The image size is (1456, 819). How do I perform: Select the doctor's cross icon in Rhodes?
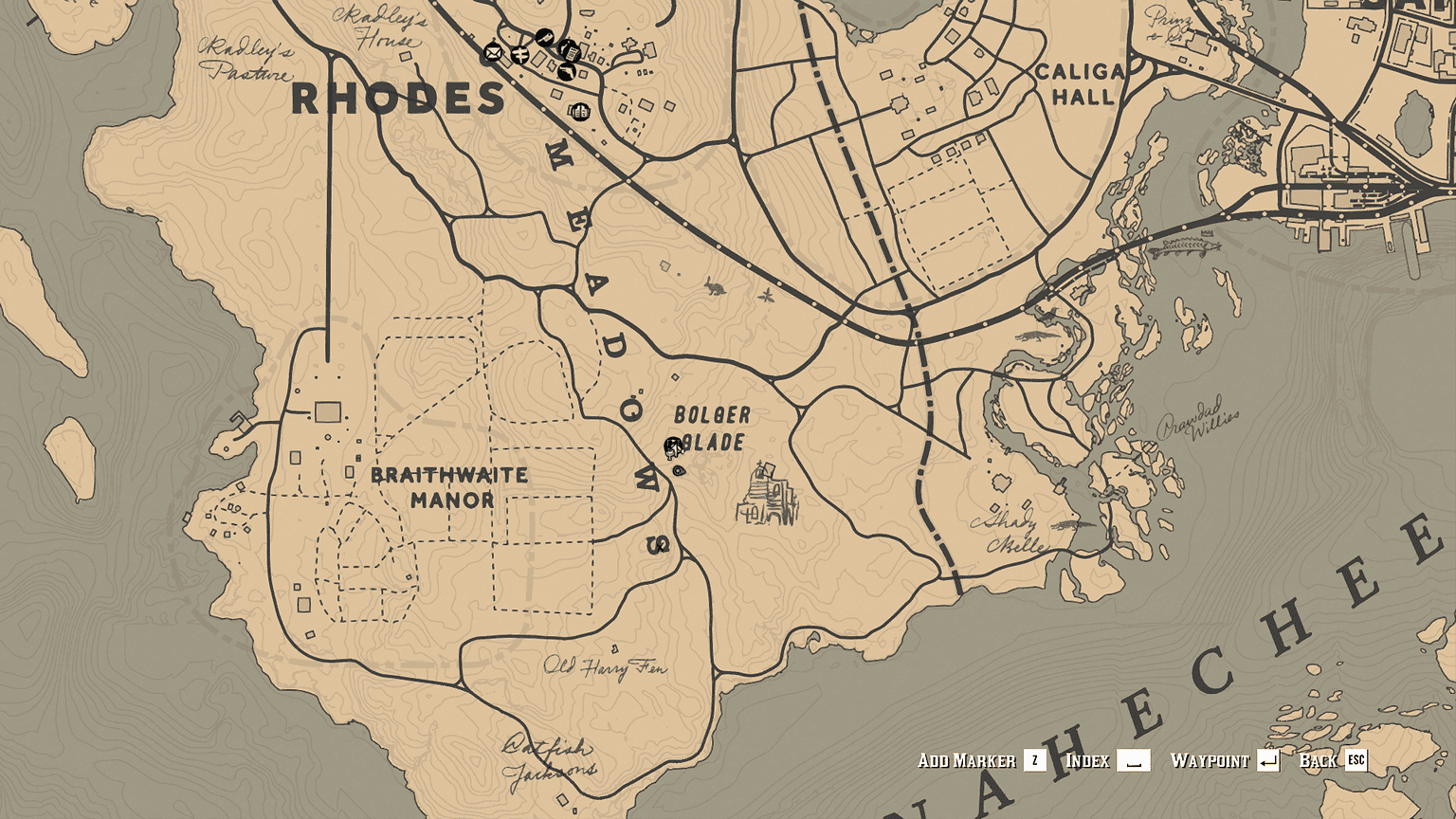520,55
